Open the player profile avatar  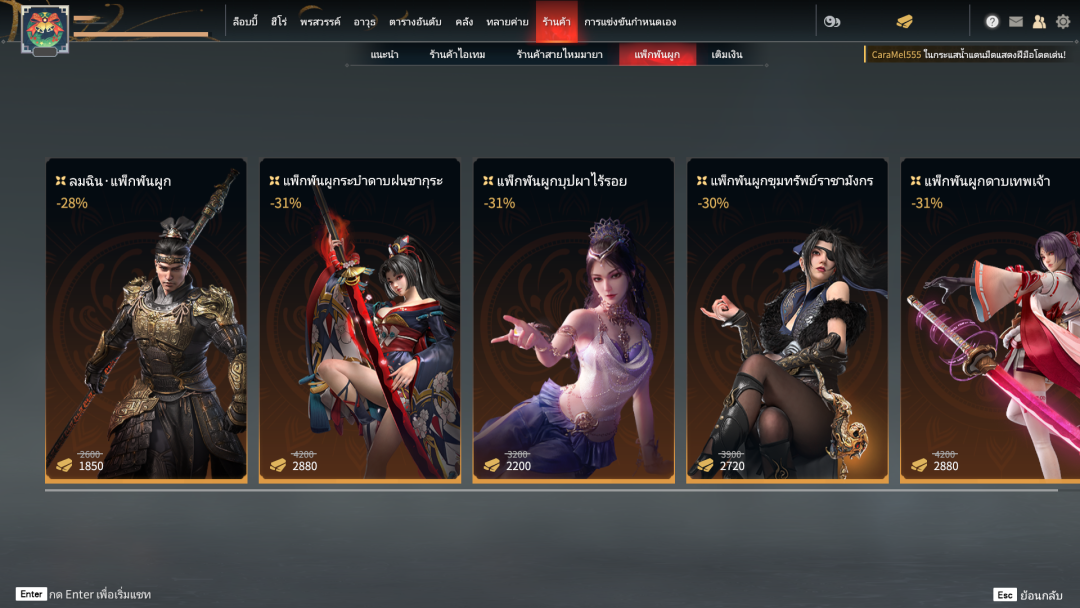(x=45, y=28)
